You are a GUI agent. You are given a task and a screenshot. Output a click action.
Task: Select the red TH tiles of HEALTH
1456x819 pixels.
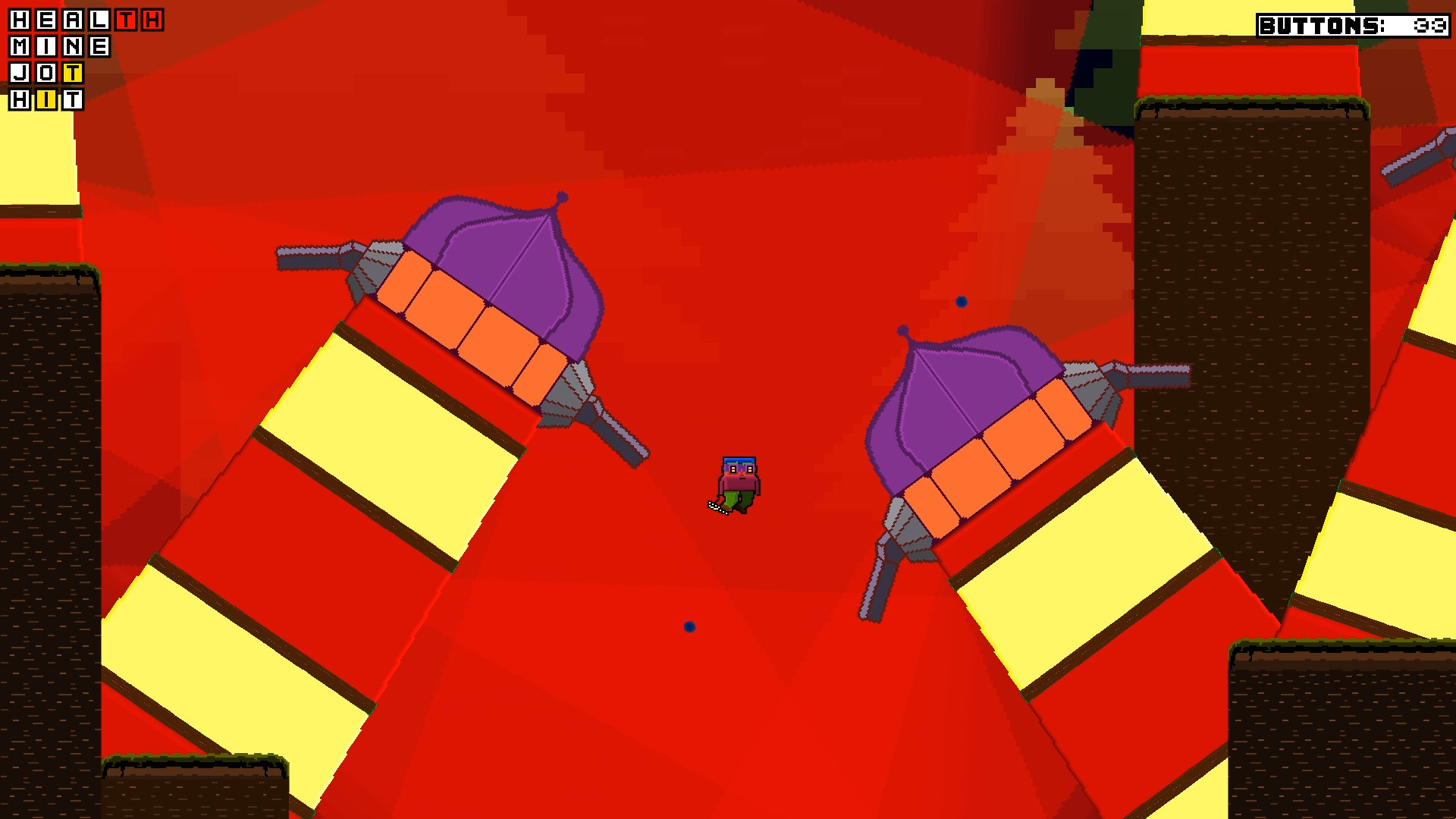coord(137,20)
